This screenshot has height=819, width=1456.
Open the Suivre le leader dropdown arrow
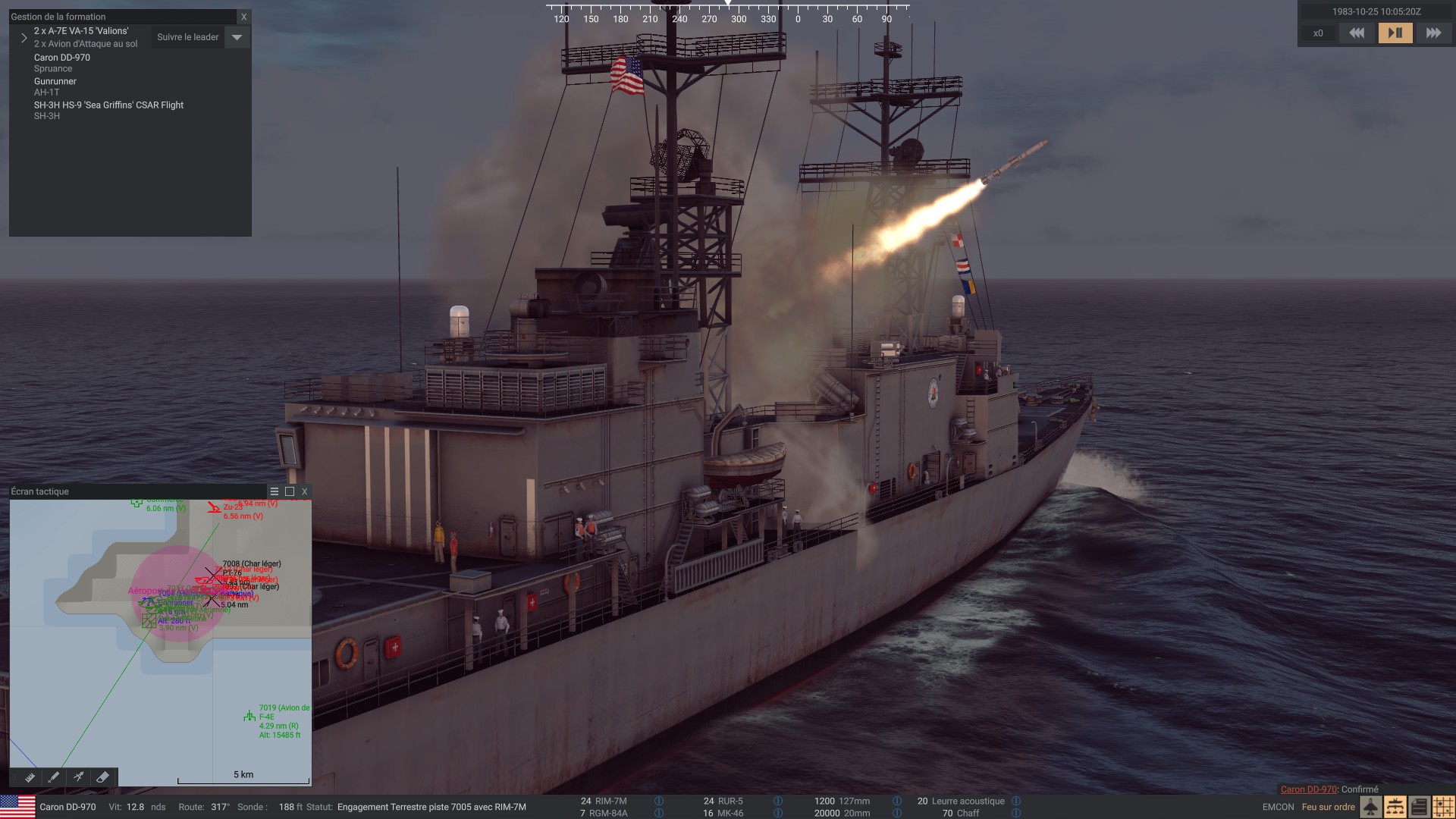point(237,37)
